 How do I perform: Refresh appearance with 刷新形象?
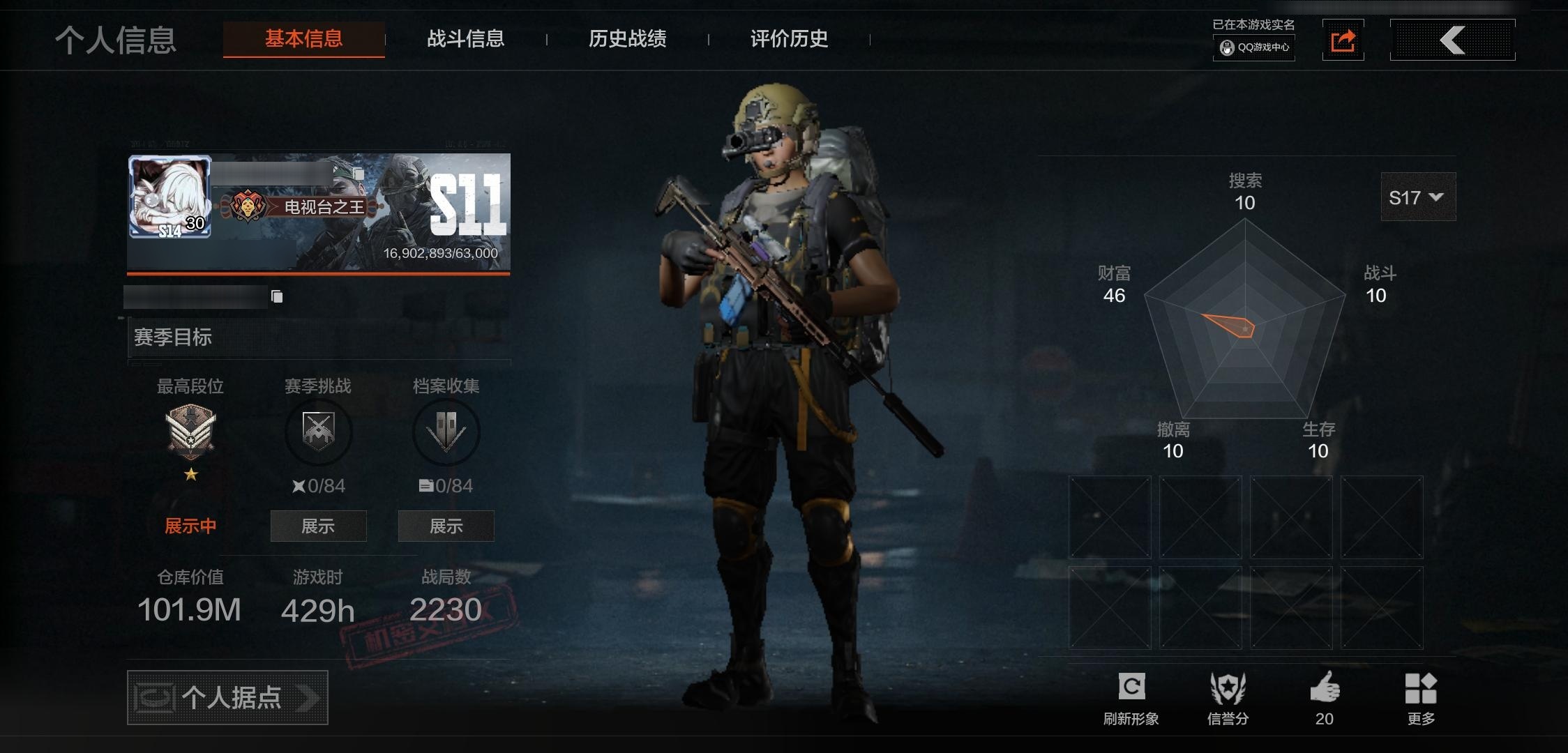coord(1131,697)
